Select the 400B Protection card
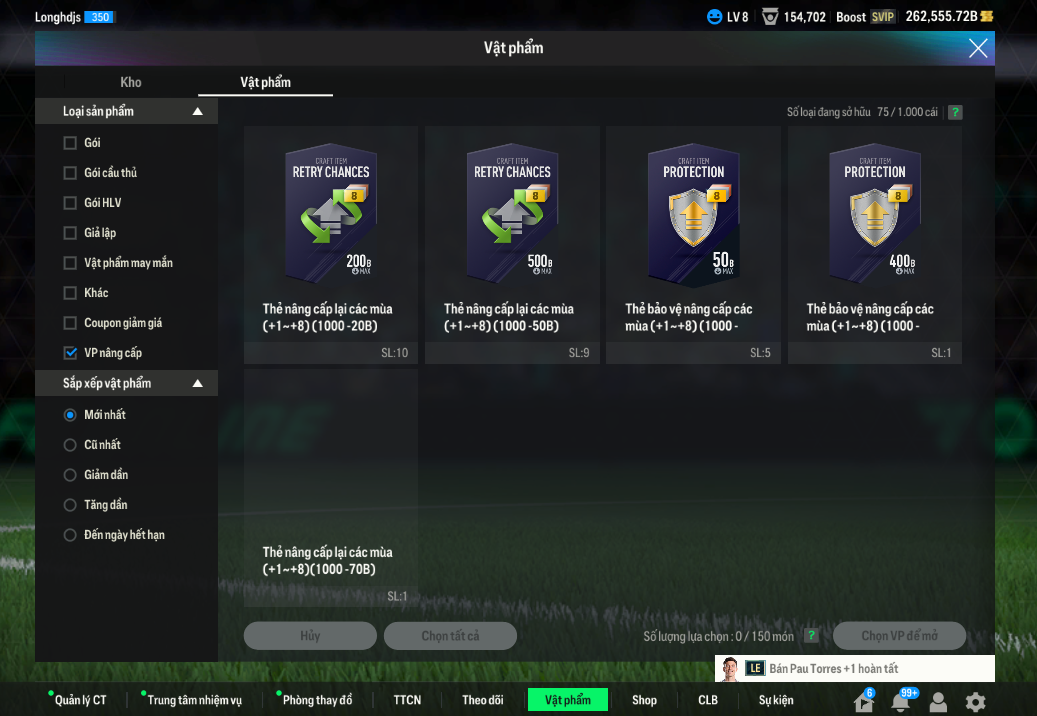1037x716 pixels. (875, 230)
